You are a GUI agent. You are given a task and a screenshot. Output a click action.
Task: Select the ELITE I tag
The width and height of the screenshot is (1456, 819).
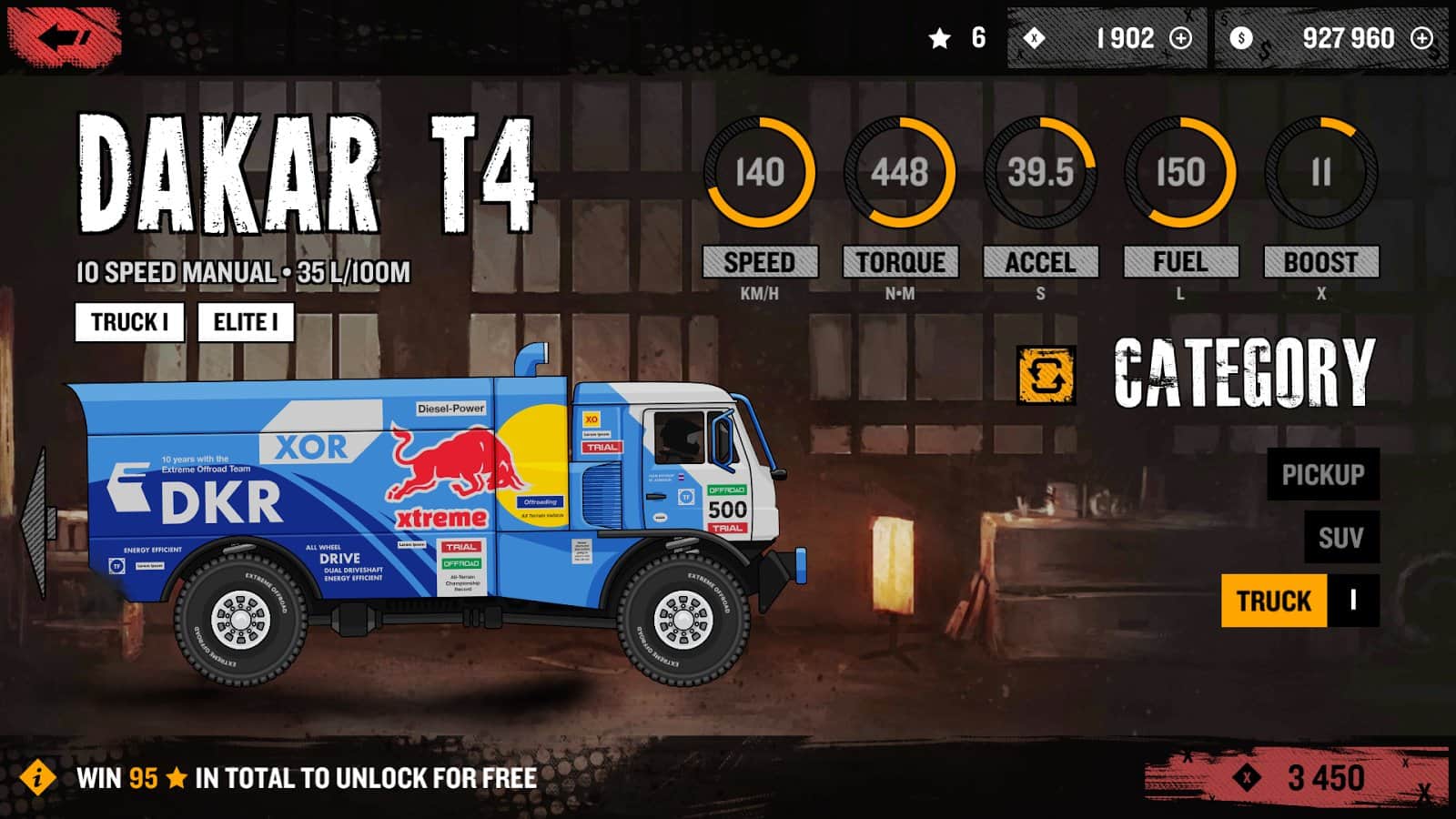246,322
